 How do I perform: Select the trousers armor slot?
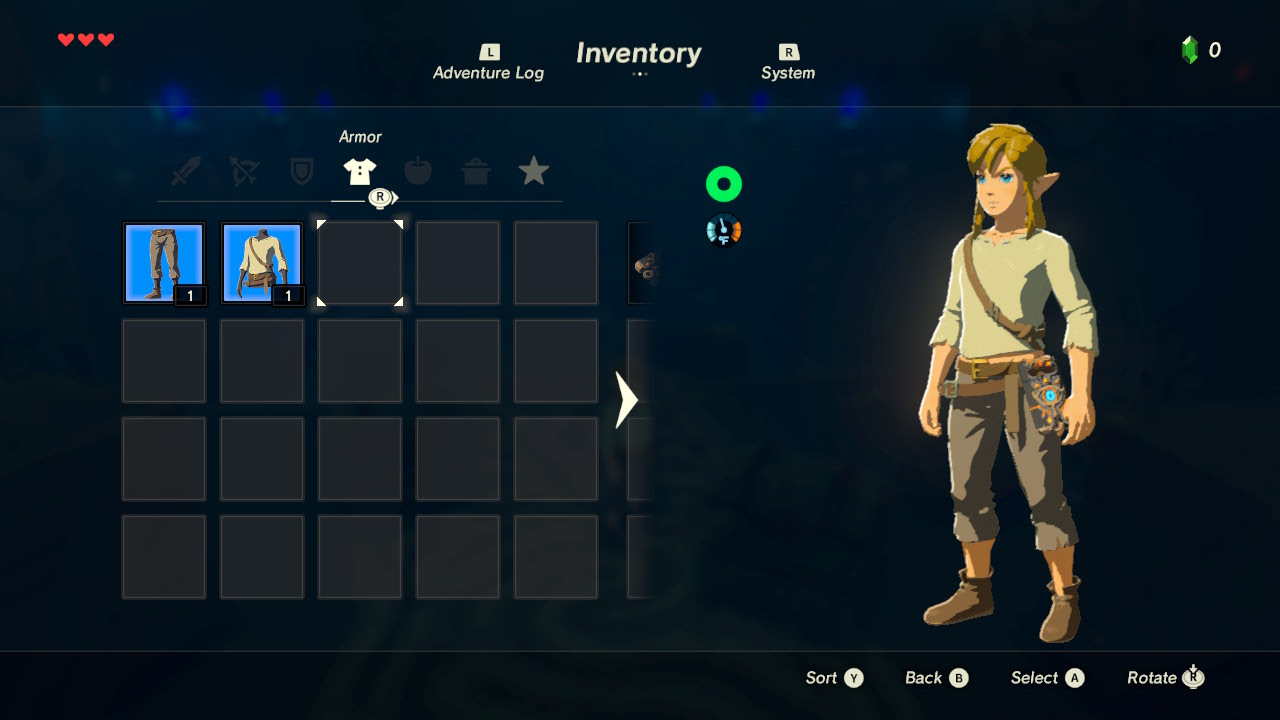pyautogui.click(x=164, y=263)
